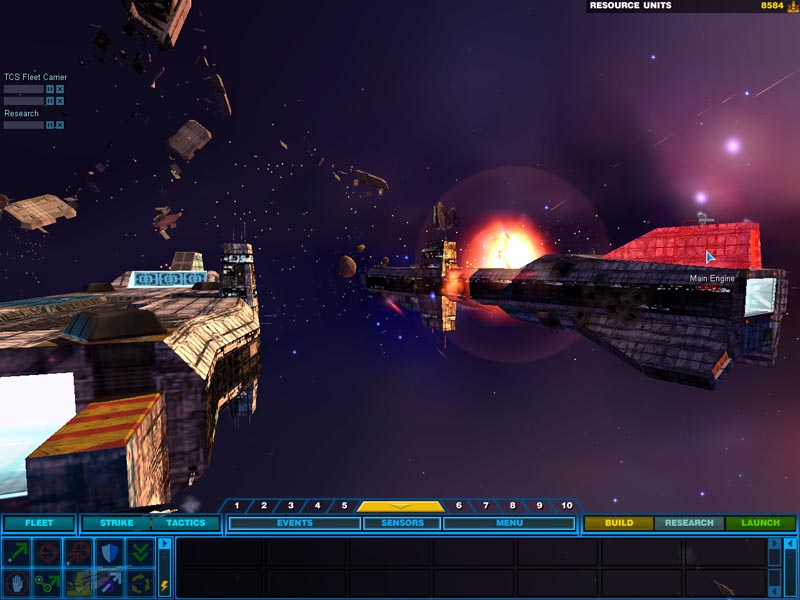The image size is (800, 600).
Task: Activate the blue shield guard command
Action: pos(109,553)
